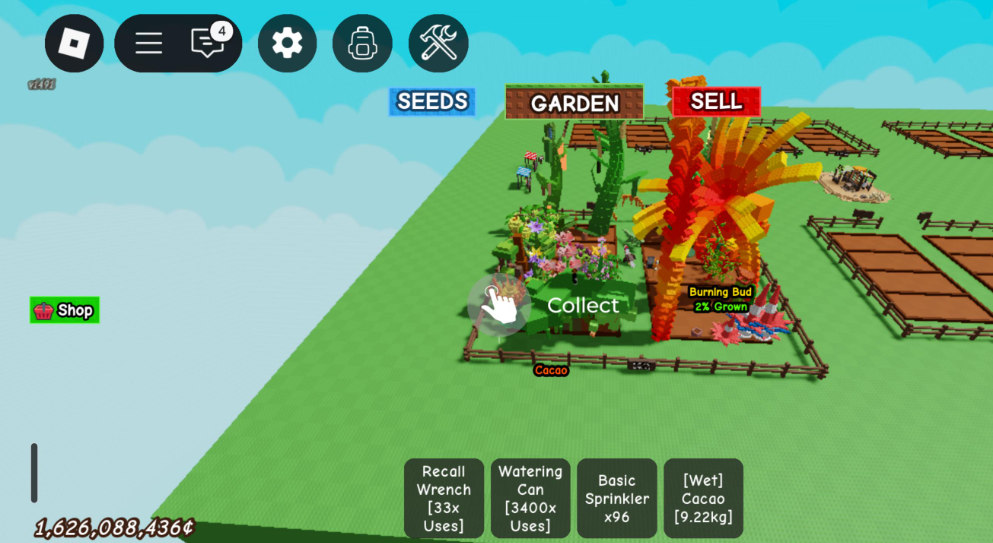
Task: Open the wrench and hammer tools
Action: pos(438,43)
